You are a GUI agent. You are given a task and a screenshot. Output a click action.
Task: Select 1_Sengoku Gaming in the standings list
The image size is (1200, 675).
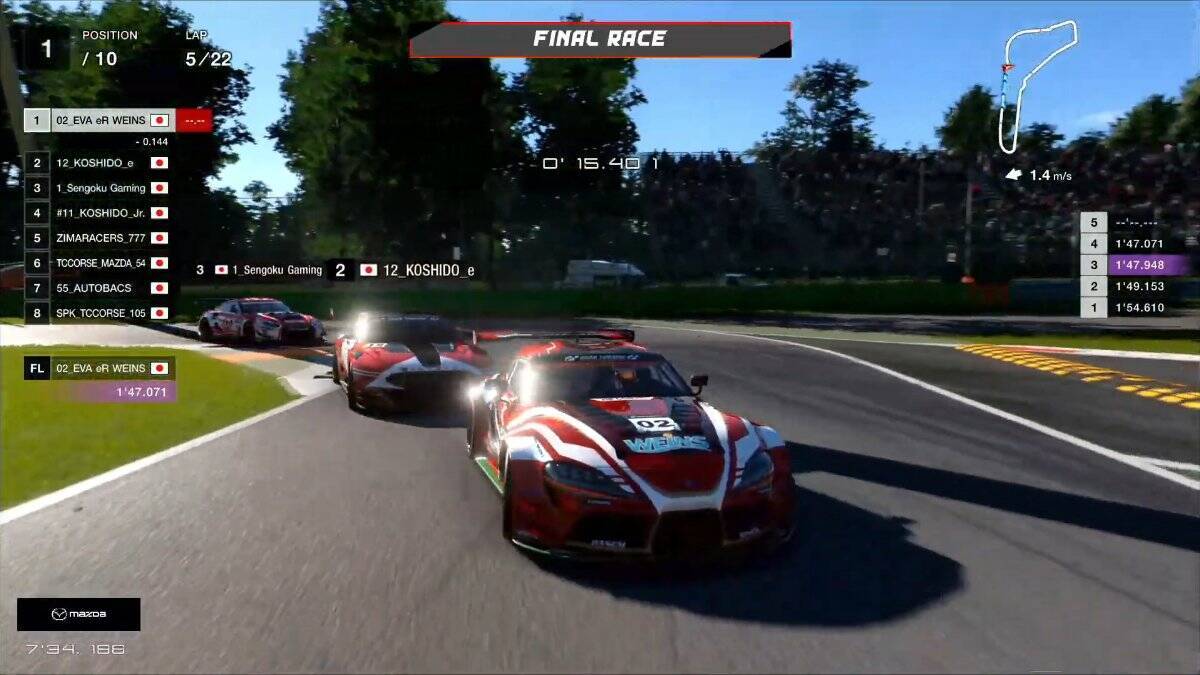[x=100, y=188]
